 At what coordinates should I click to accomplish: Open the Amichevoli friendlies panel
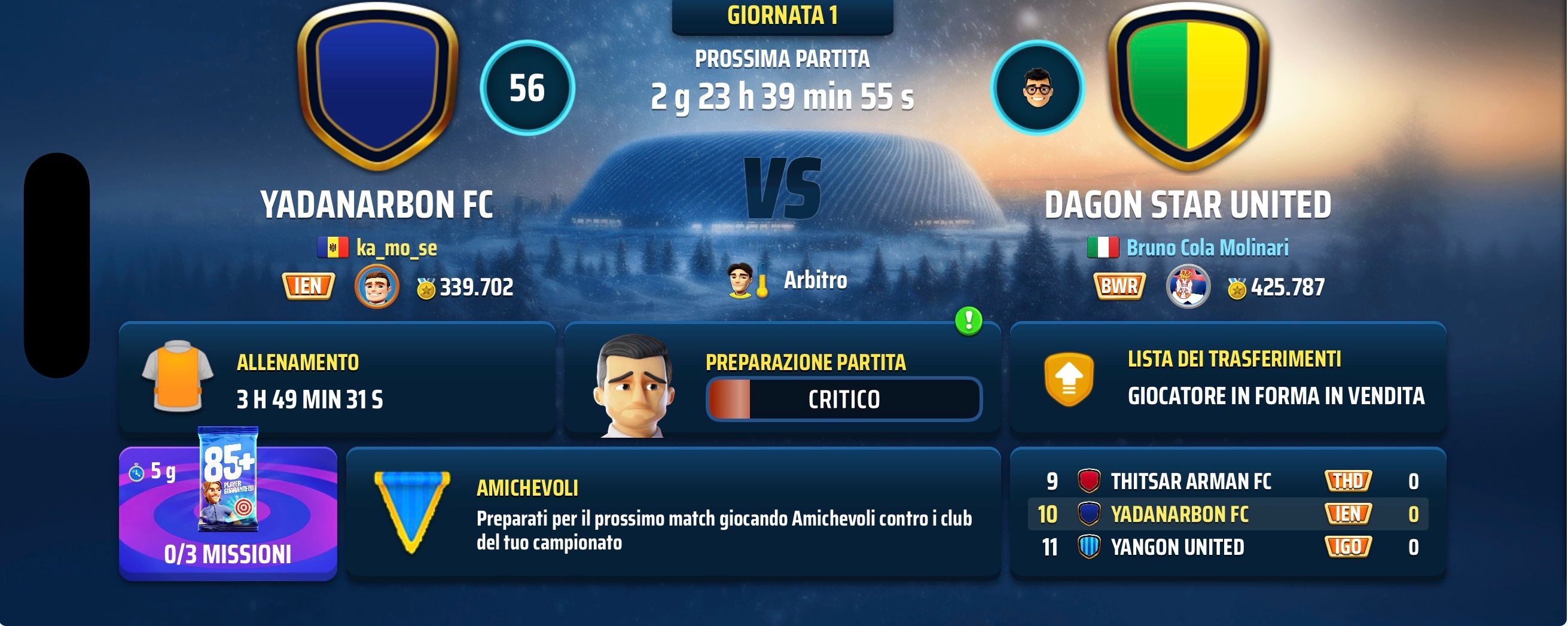click(x=673, y=513)
